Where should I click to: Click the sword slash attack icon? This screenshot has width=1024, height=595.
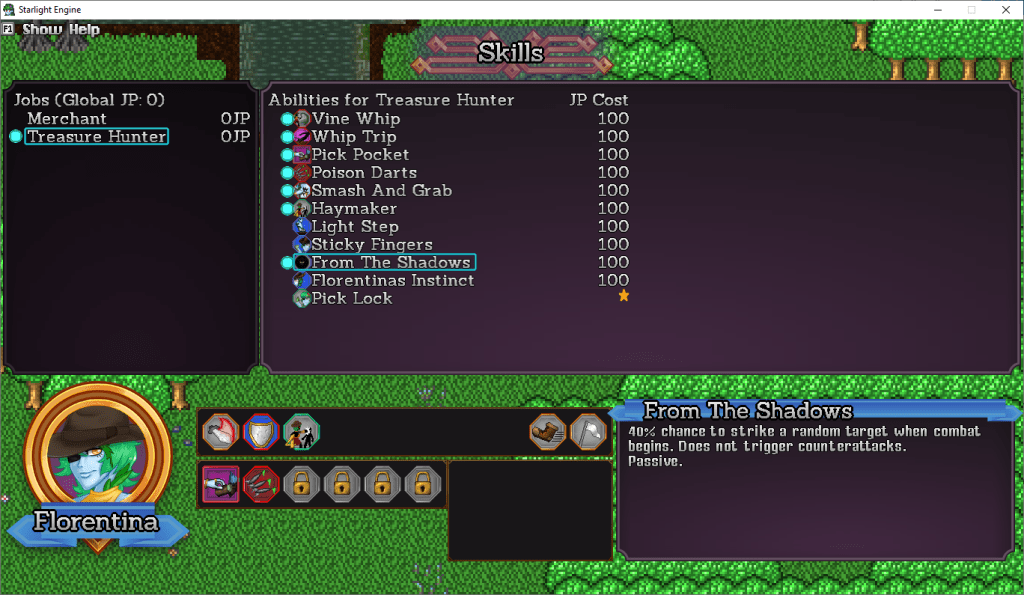pyautogui.click(x=220, y=432)
